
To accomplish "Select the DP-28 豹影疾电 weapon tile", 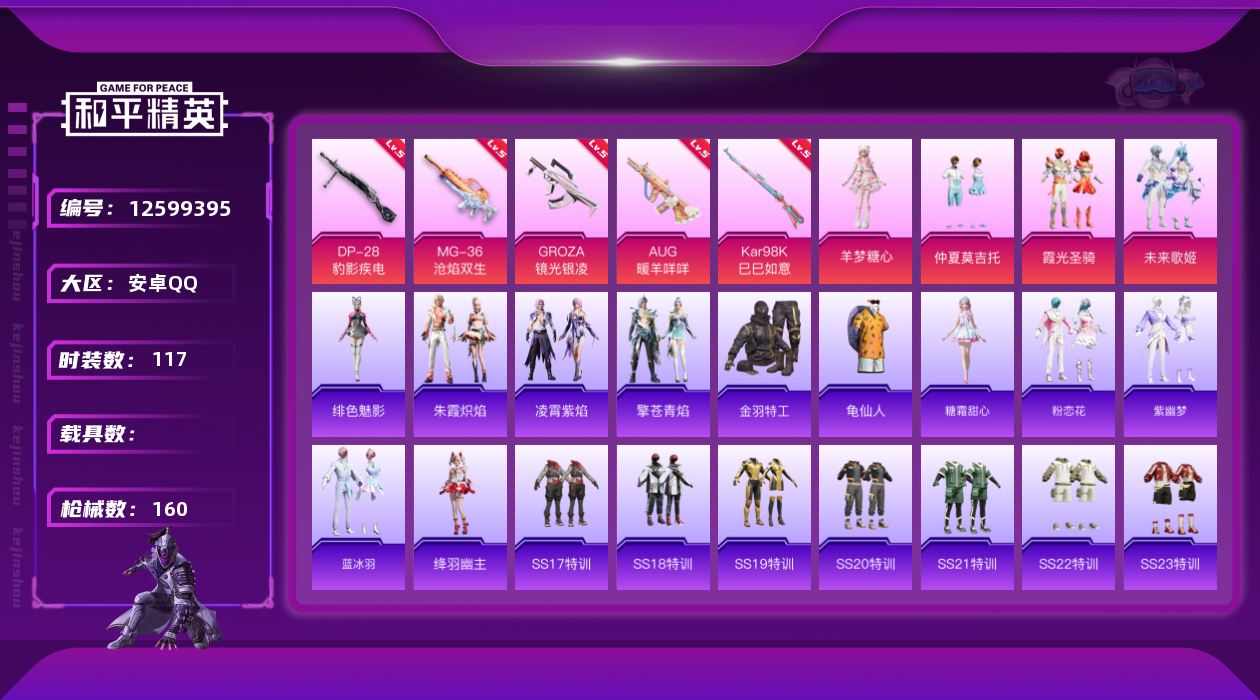I will 358,211.
